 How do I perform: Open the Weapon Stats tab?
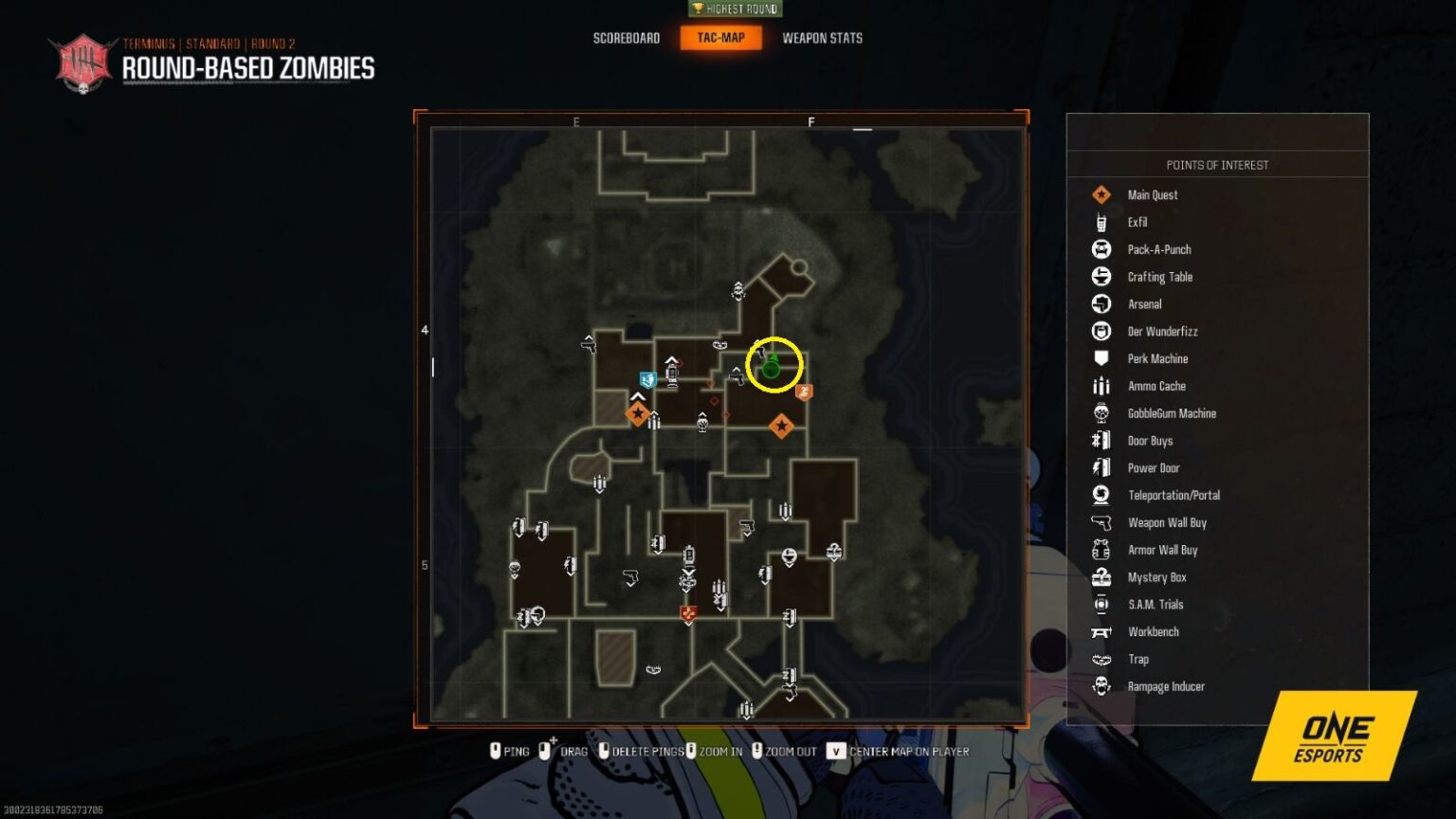[822, 38]
